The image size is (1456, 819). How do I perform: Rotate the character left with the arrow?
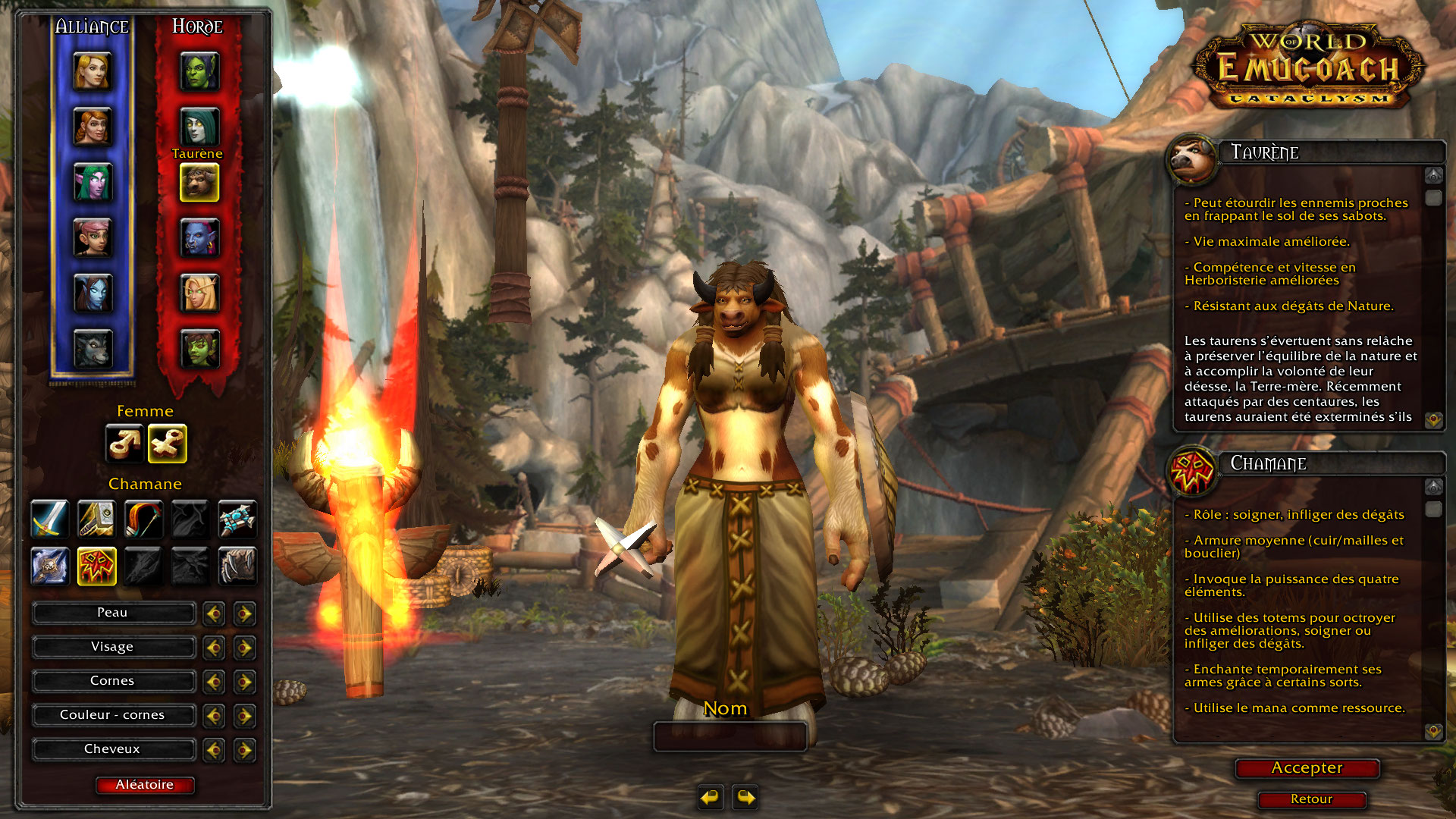pos(711,797)
